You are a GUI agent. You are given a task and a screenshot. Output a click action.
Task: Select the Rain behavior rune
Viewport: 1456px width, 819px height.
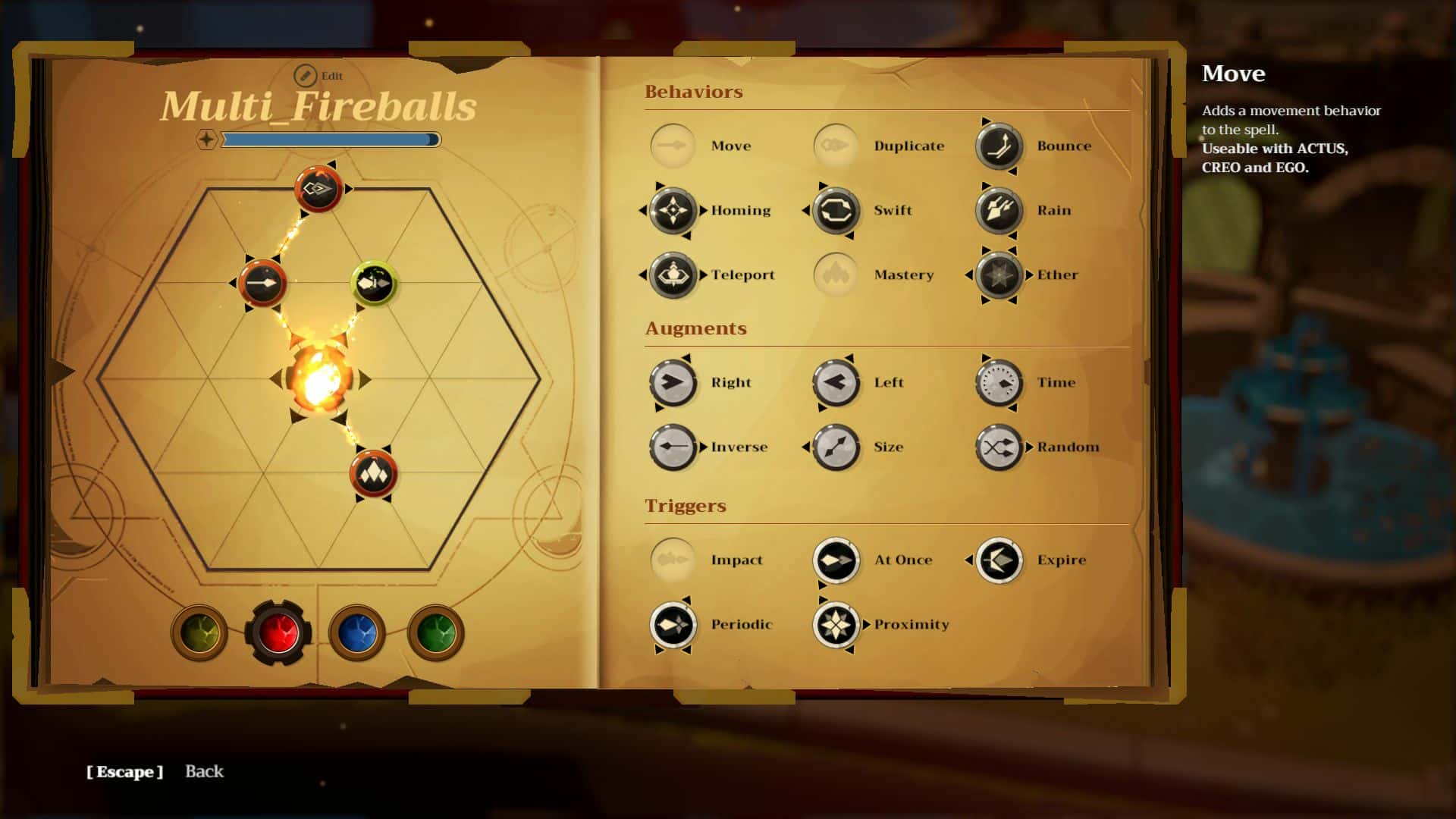(x=999, y=210)
